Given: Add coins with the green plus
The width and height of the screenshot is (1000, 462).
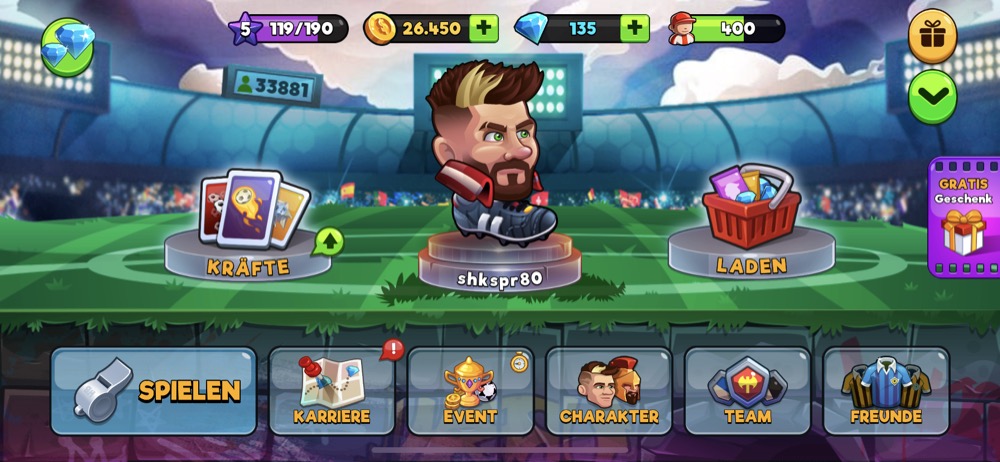Looking at the screenshot, I should click(x=483, y=28).
